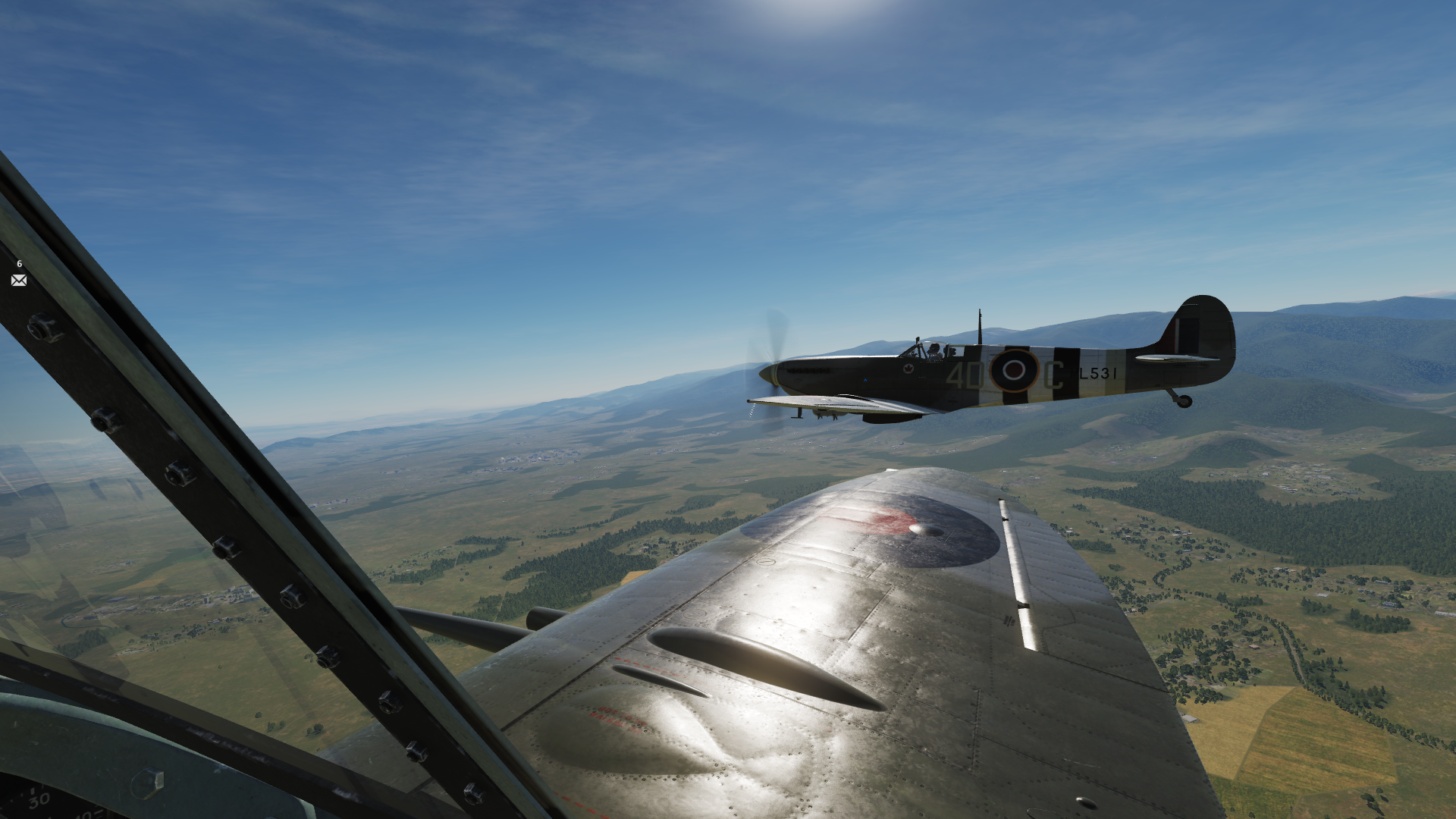Screen dimensions: 1456x819
Task: Open the unread messages envelope icon
Action: point(19,281)
